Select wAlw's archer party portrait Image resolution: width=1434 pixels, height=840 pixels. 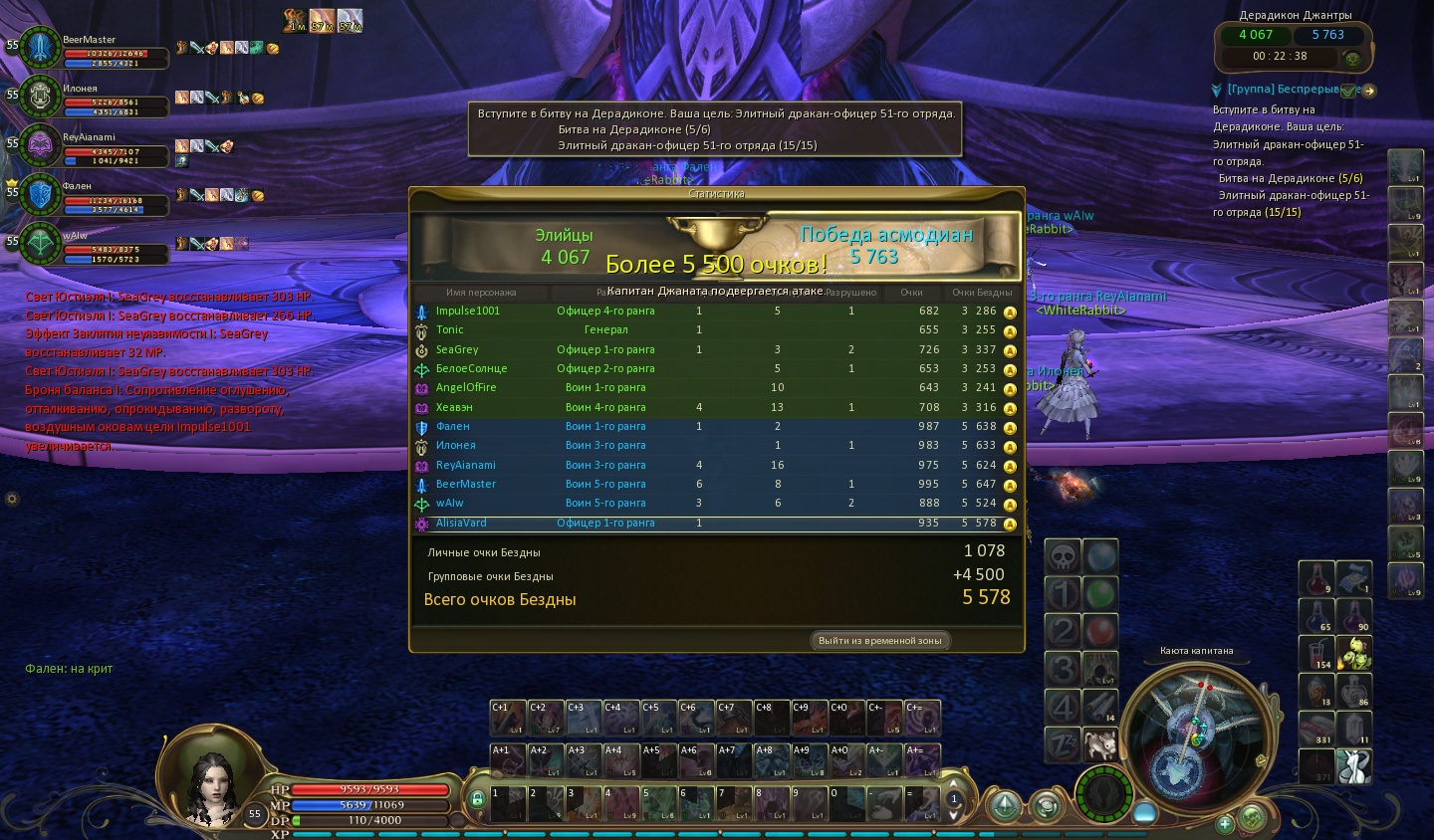[x=40, y=243]
